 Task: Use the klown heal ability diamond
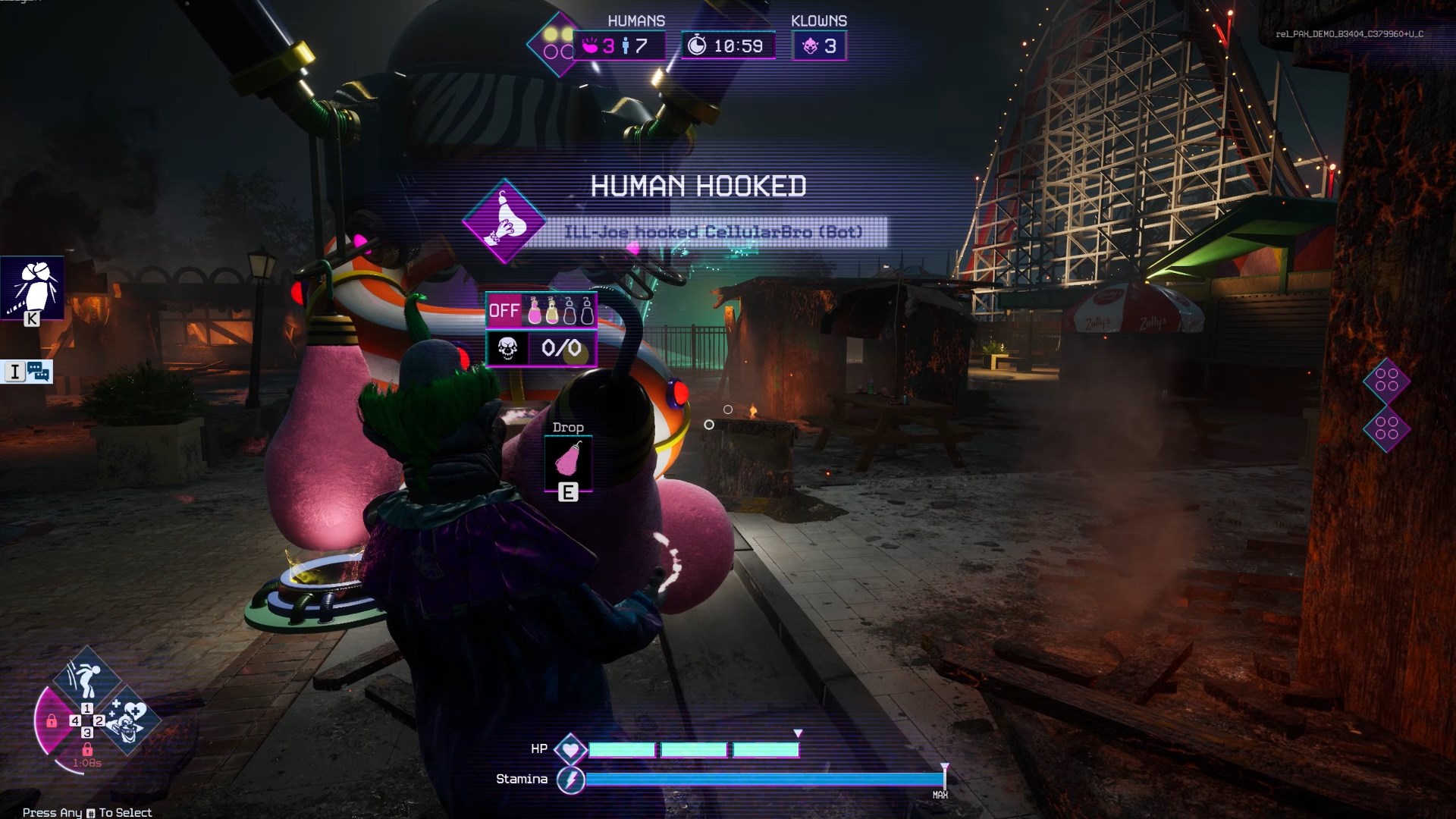pyautogui.click(x=129, y=720)
